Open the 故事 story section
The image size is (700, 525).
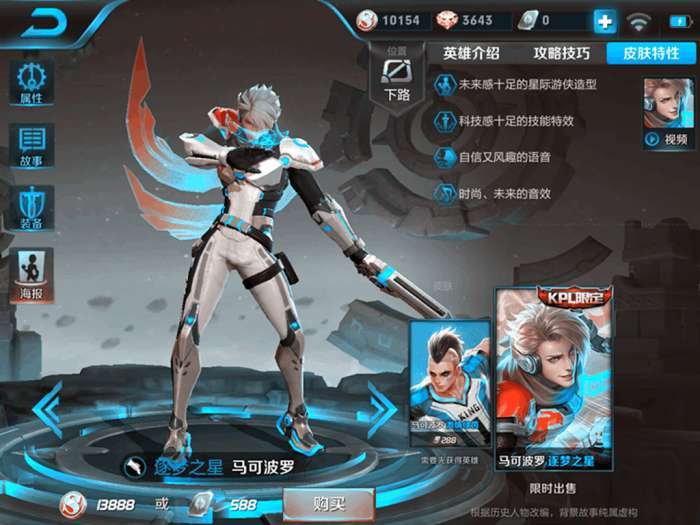31,145
